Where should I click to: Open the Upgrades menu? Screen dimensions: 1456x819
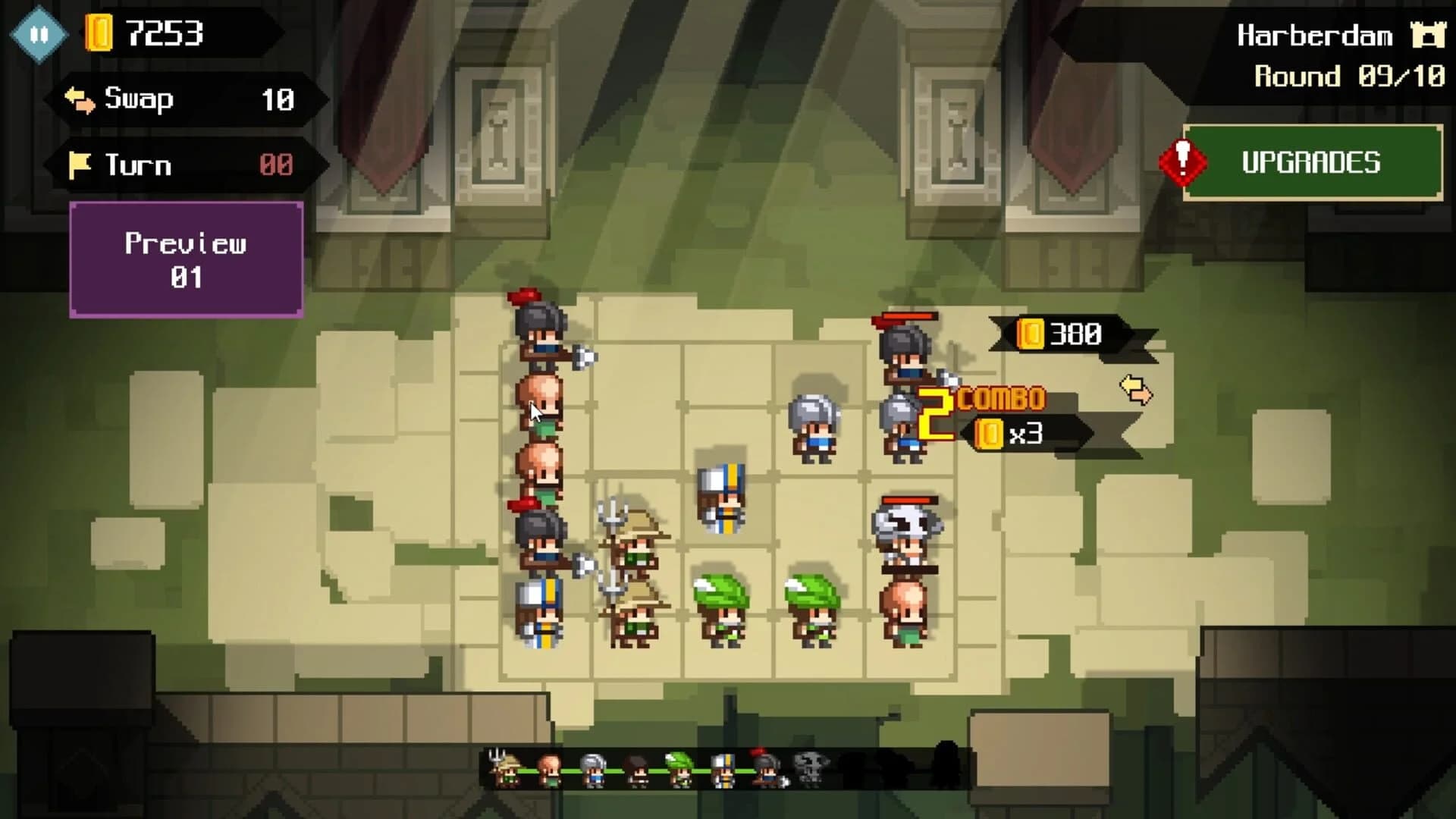pos(1312,162)
